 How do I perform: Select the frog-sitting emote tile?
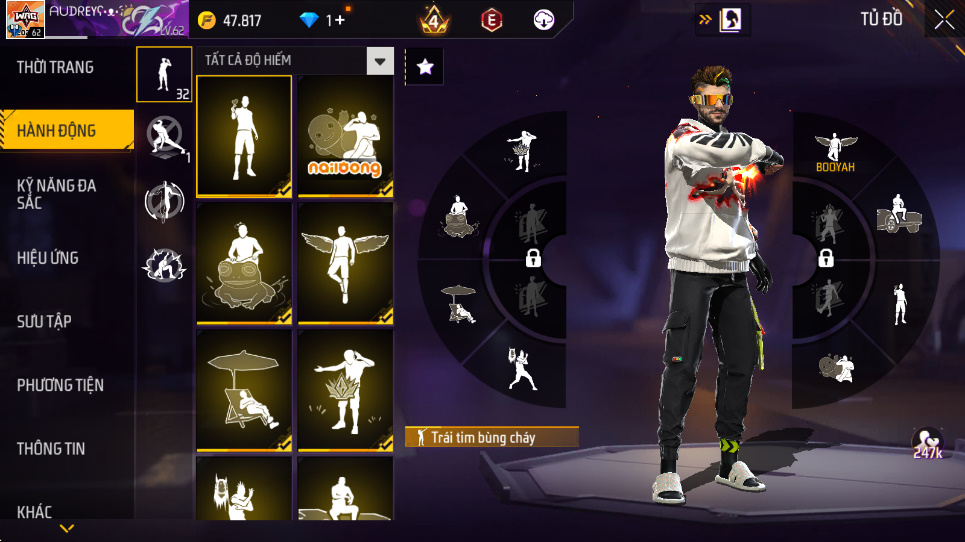(x=244, y=264)
